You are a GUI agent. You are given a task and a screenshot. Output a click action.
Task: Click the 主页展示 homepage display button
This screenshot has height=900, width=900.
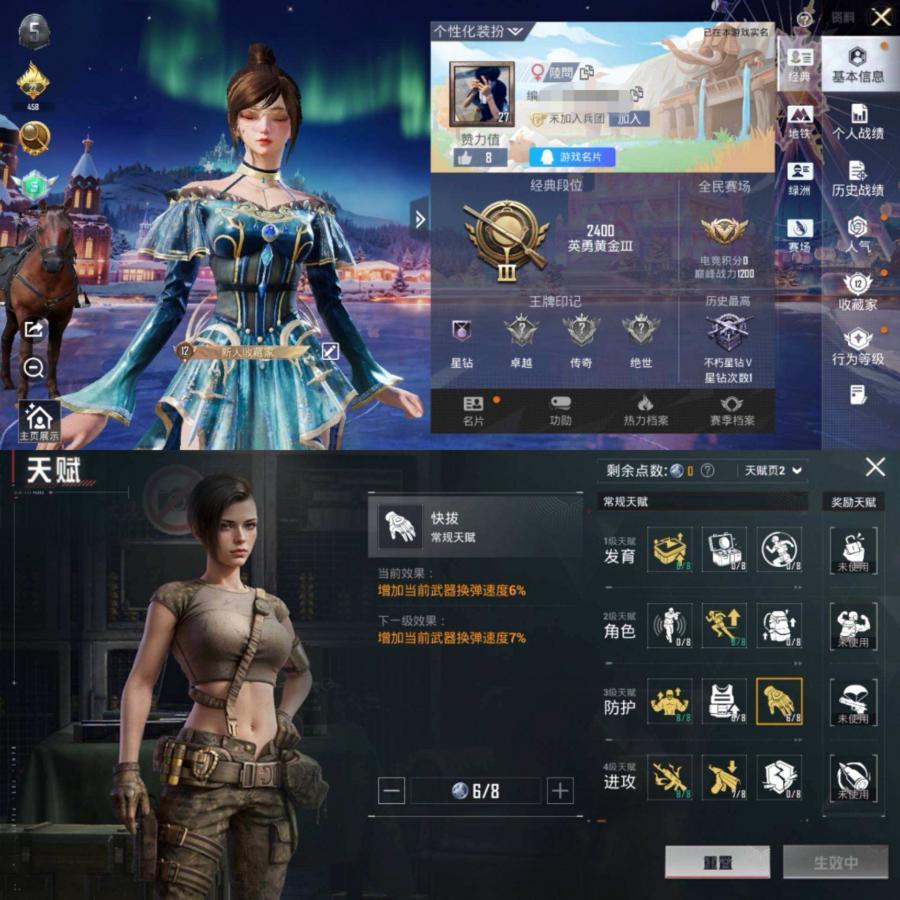pyautogui.click(x=39, y=423)
